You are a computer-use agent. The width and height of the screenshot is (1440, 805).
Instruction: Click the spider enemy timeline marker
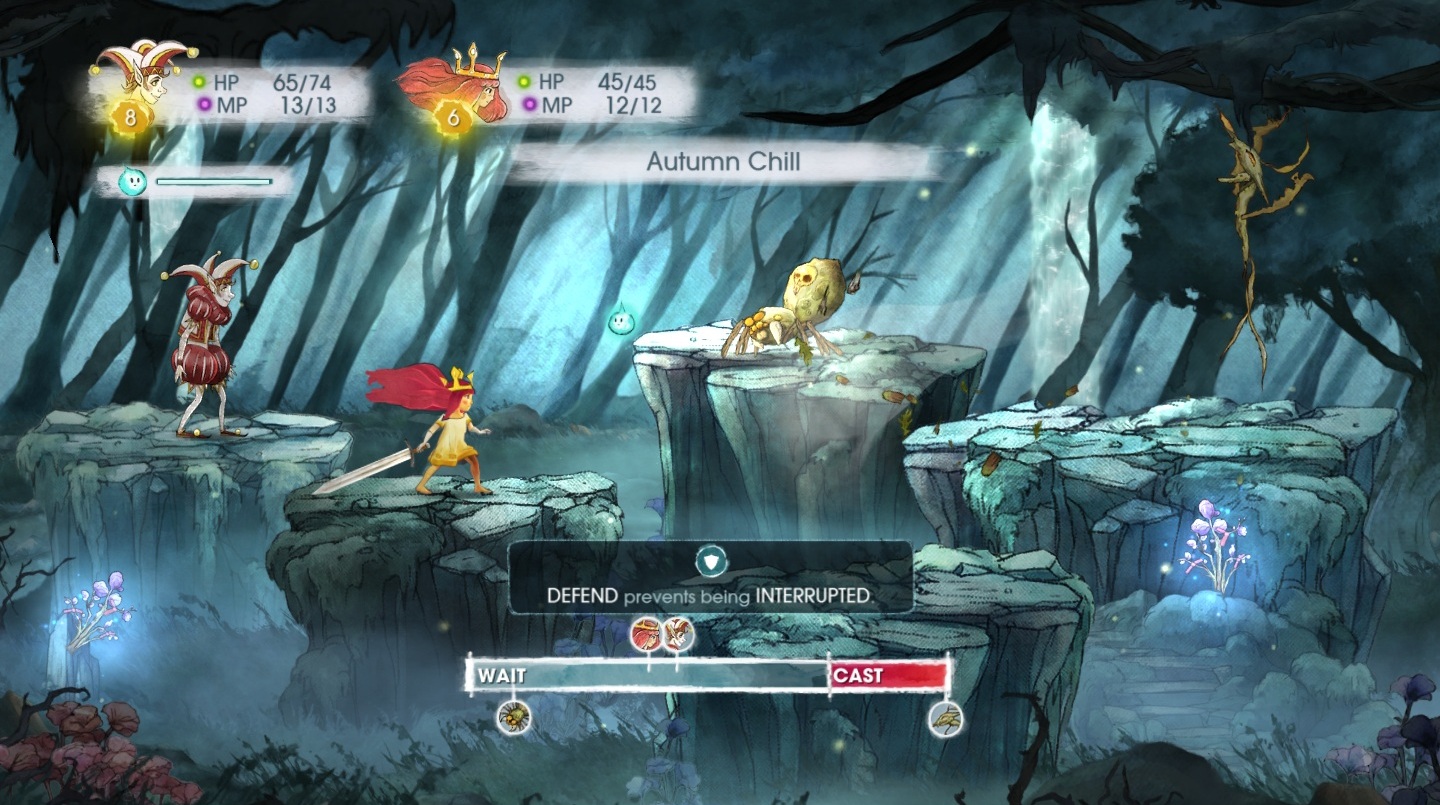coord(514,716)
